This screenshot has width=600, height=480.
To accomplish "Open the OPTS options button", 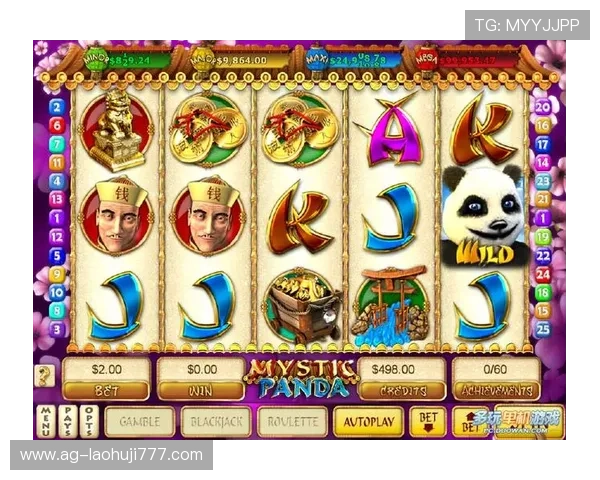I will [89, 421].
